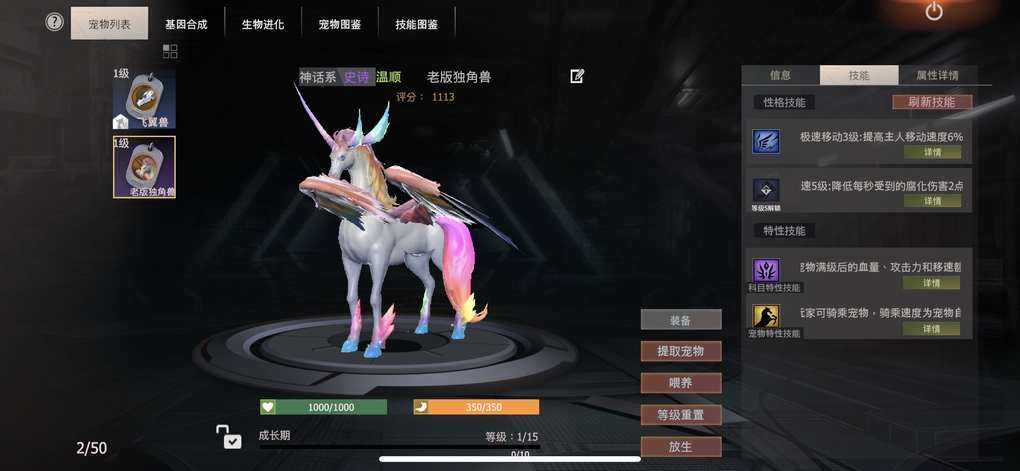Open the question mark help button
Viewport: 1020px width, 471px height.
click(x=55, y=22)
